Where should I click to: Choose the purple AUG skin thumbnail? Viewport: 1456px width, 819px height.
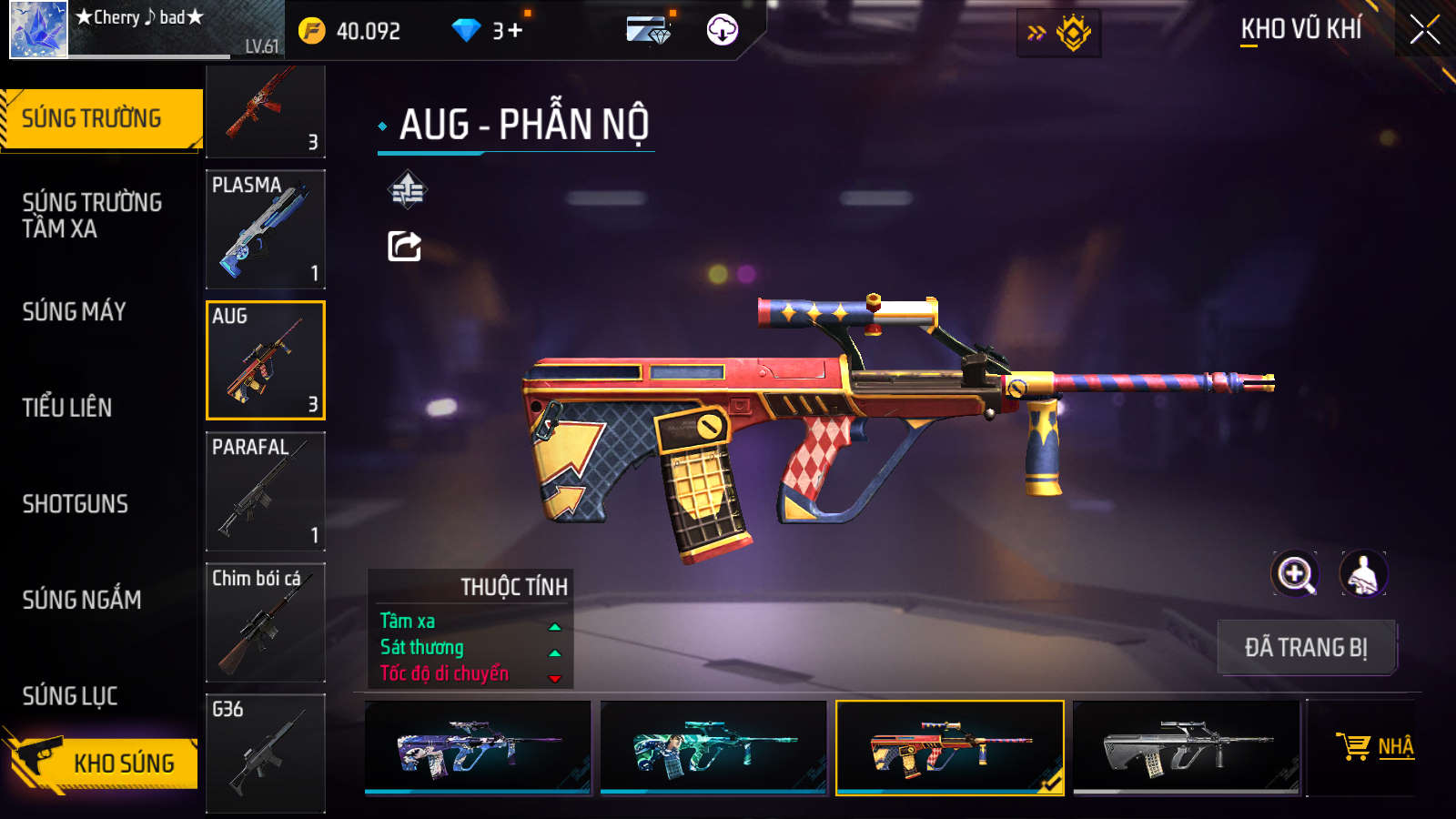[478, 747]
